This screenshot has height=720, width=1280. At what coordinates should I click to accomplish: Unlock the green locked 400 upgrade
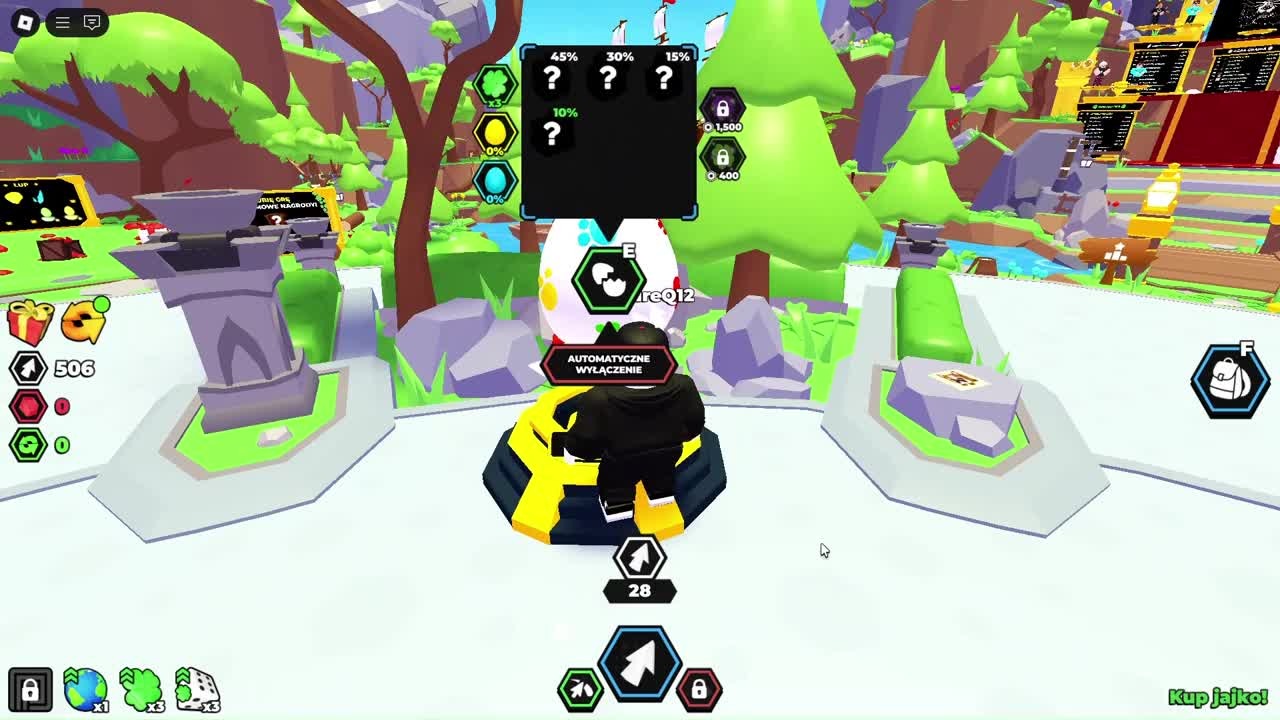pos(722,158)
